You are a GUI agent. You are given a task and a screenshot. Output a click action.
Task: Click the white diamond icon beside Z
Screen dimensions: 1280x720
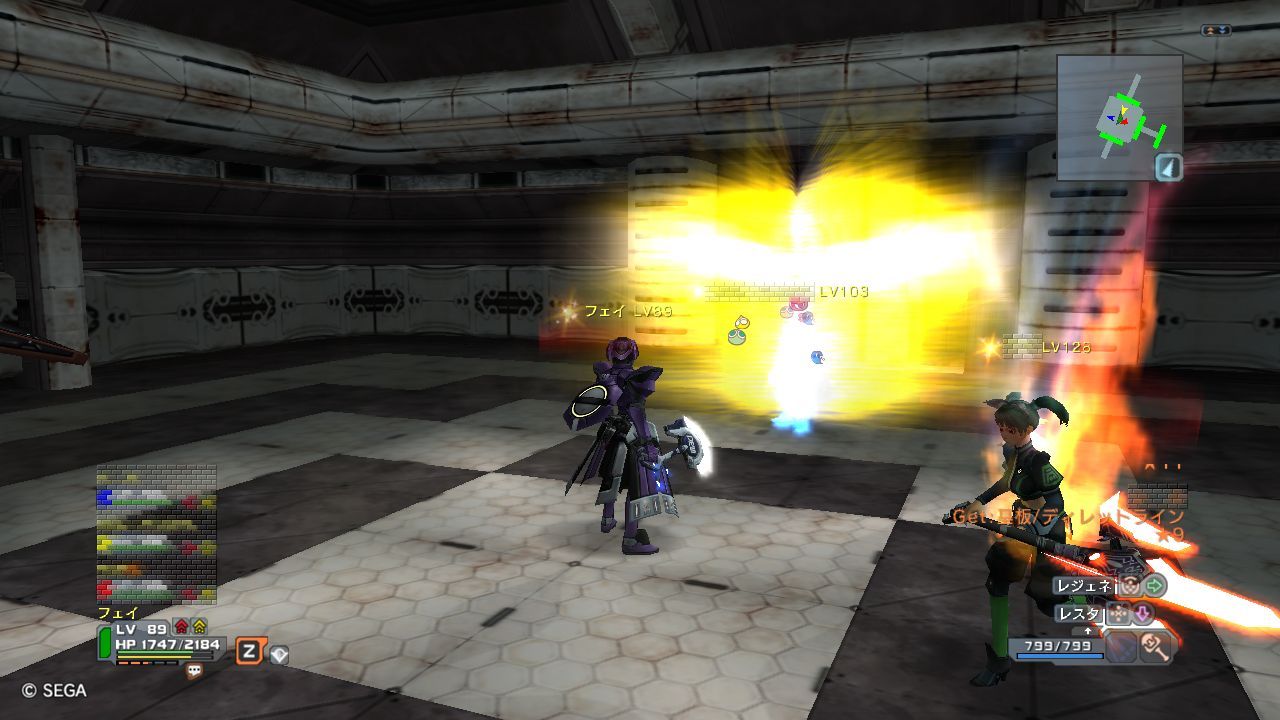pyautogui.click(x=279, y=655)
